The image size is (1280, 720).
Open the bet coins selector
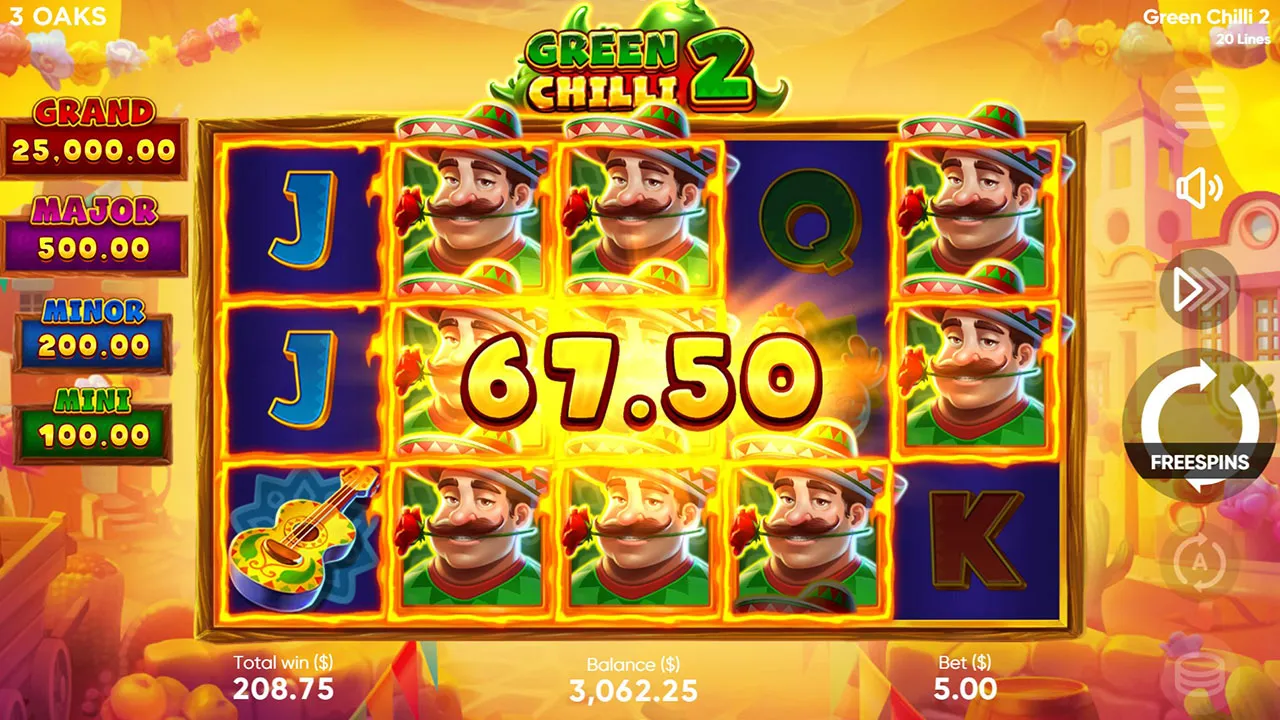tap(1196, 672)
